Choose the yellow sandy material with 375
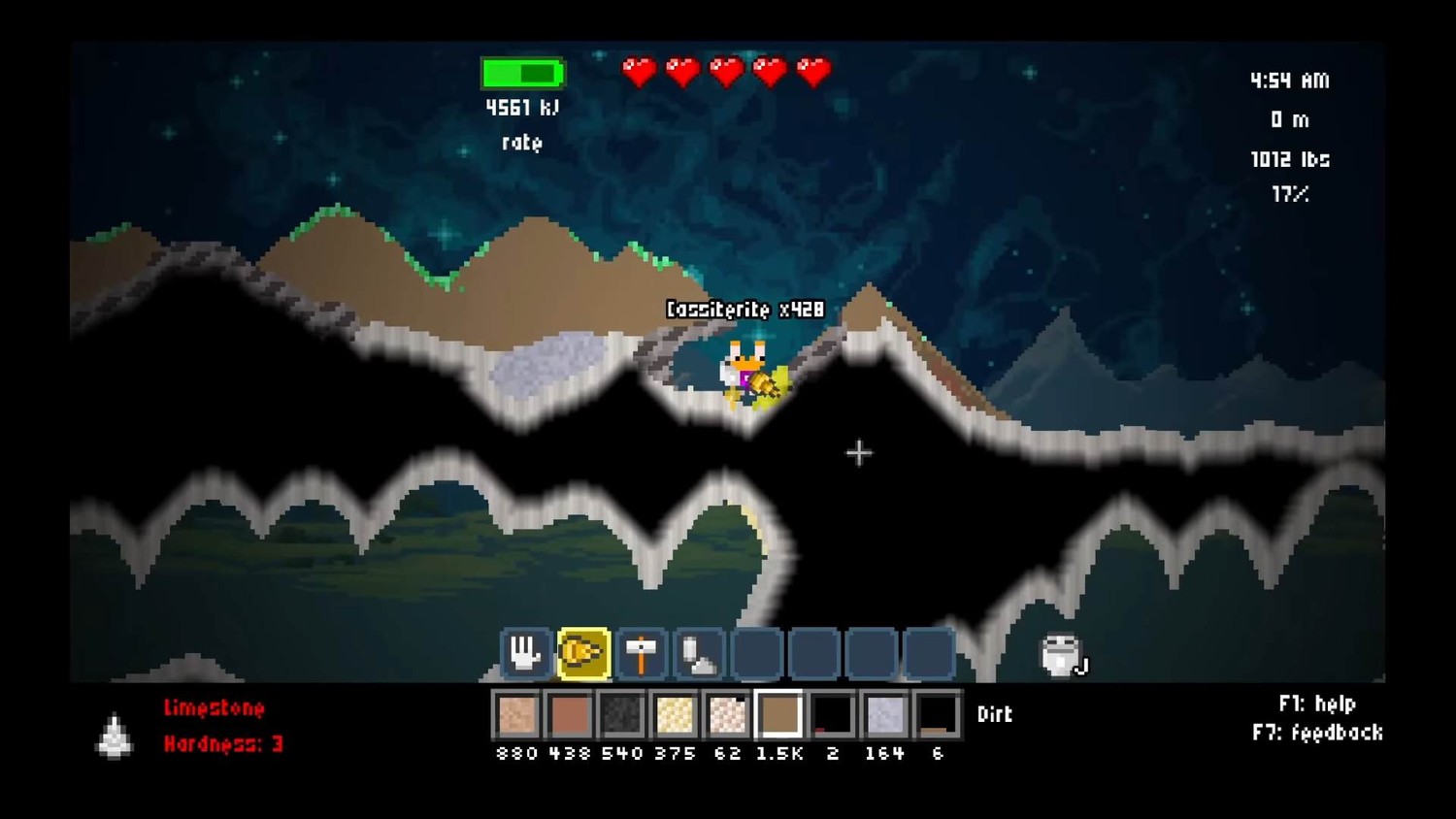Viewport: 1456px width, 819px height. click(x=675, y=715)
